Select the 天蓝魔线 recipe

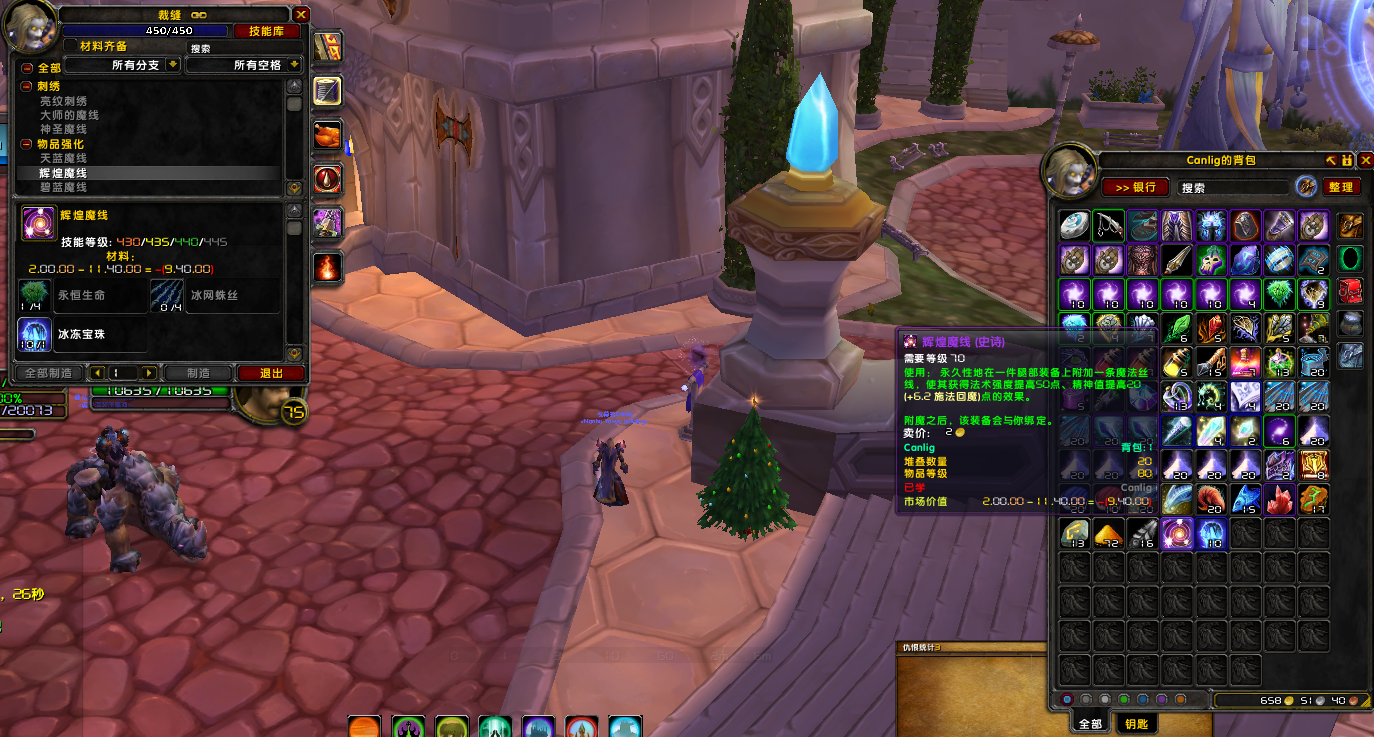pos(63,159)
